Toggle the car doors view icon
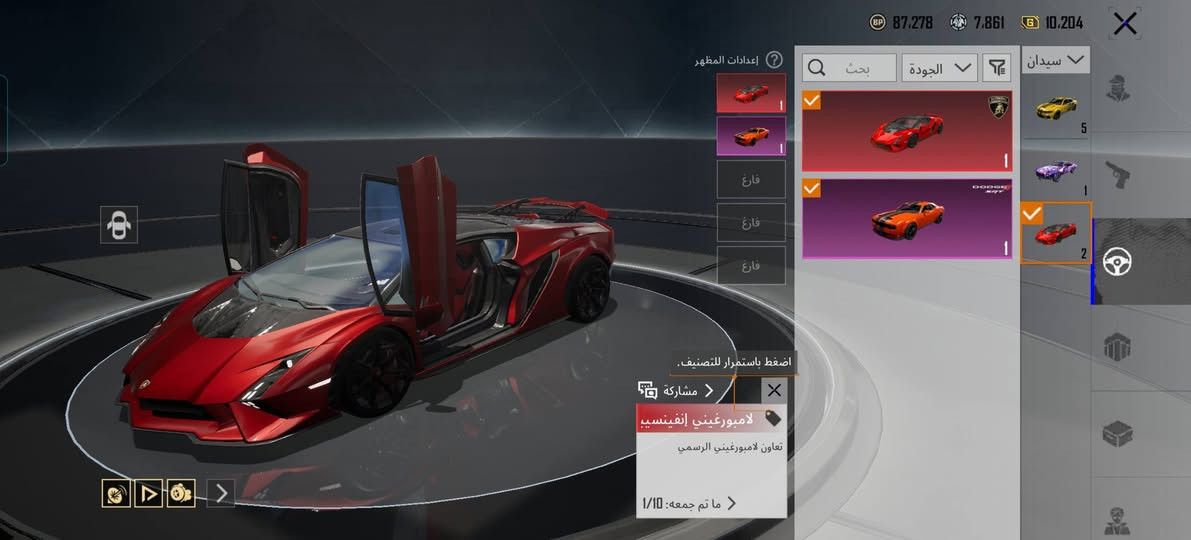Screen dimensions: 1191x540 click(x=119, y=225)
